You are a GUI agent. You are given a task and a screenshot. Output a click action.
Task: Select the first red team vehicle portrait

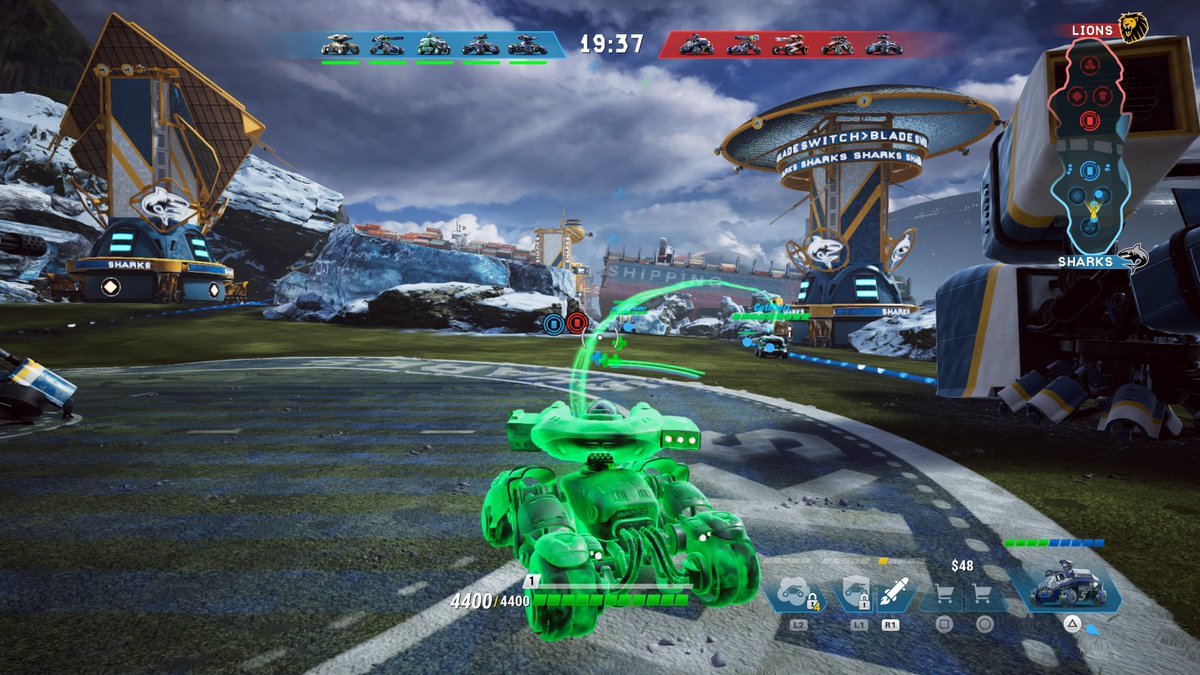[696, 45]
